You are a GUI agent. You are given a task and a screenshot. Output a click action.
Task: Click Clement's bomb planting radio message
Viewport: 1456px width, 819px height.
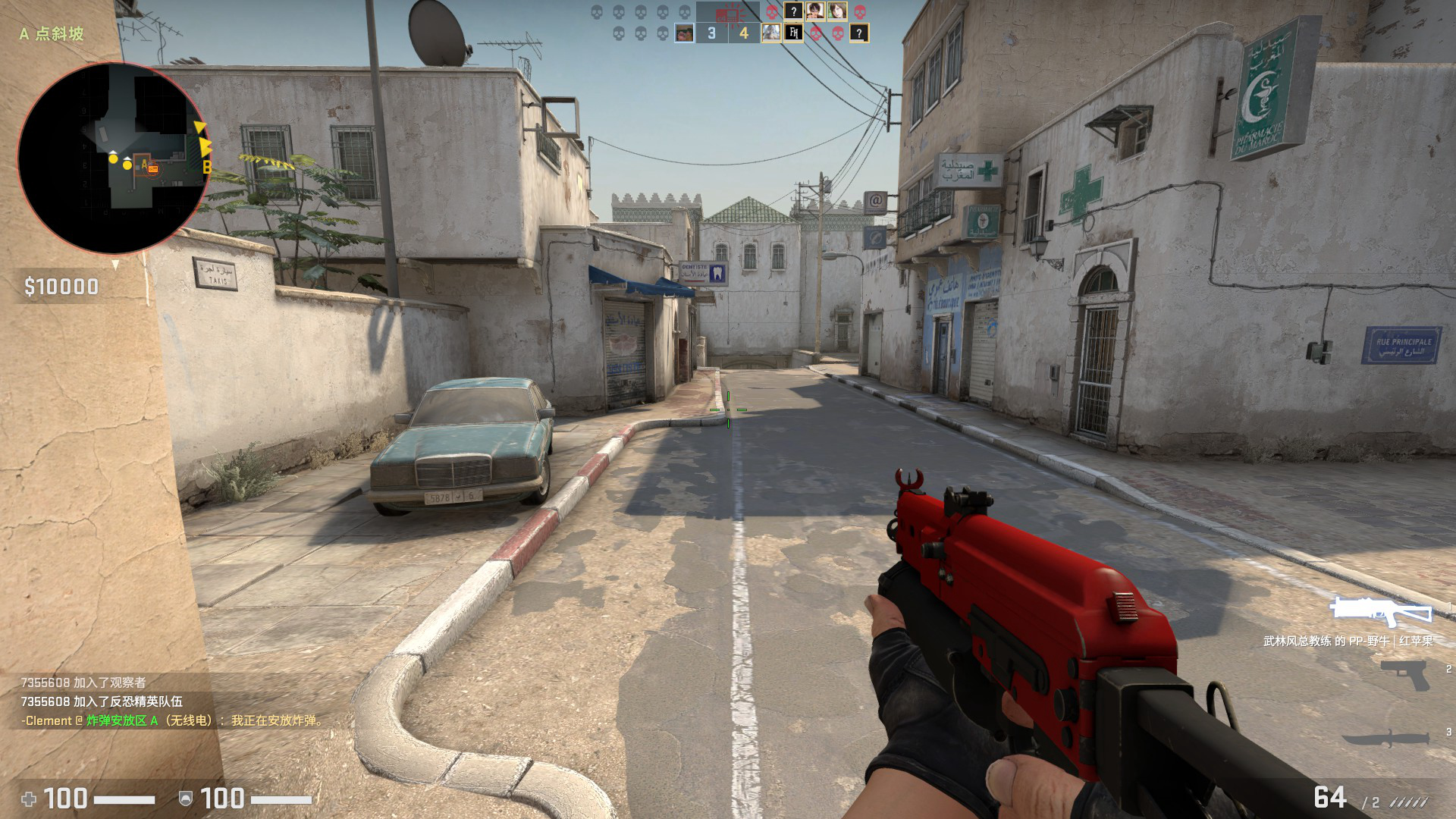[173, 720]
